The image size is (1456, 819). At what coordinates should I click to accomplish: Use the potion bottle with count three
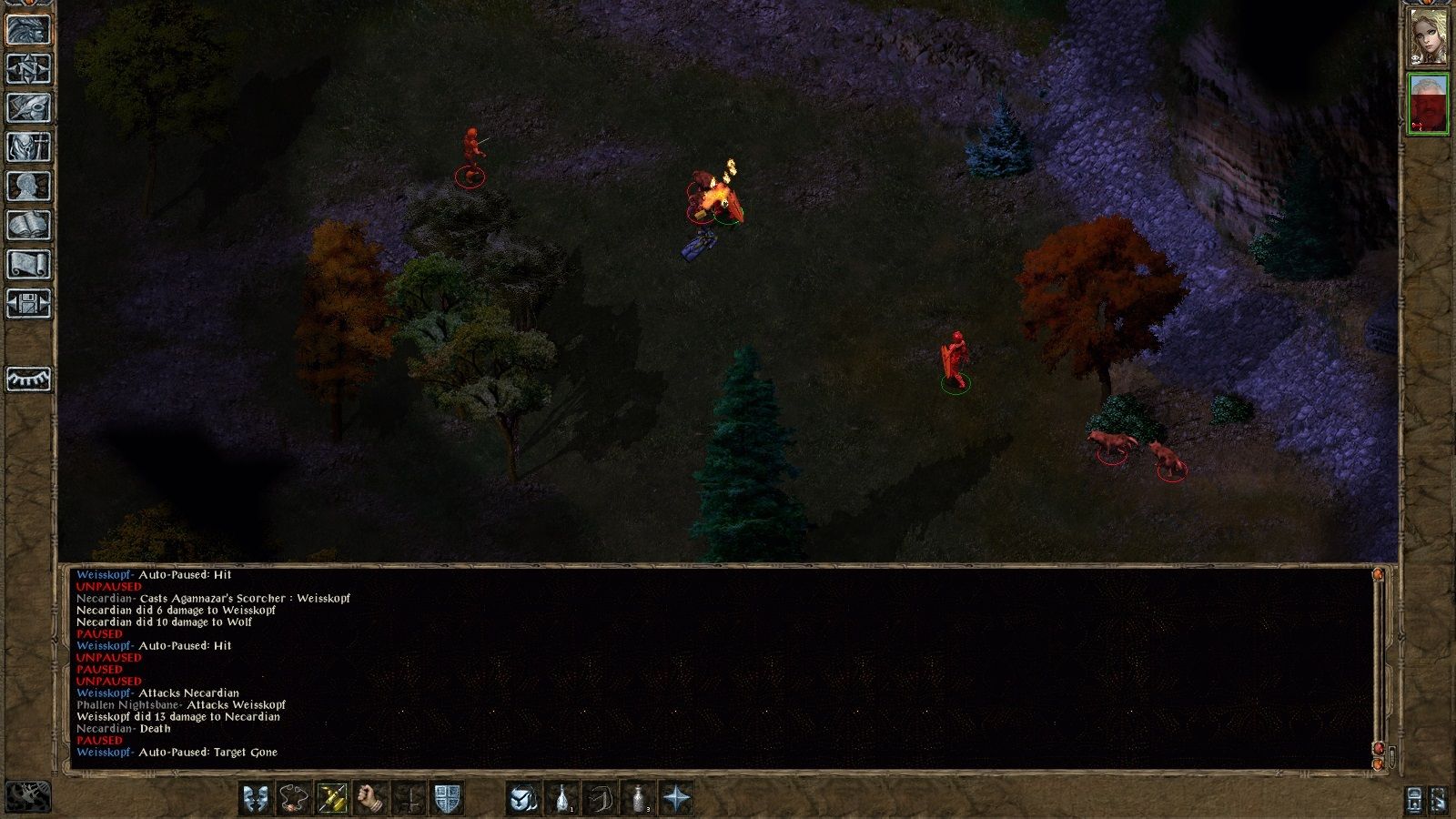click(639, 798)
